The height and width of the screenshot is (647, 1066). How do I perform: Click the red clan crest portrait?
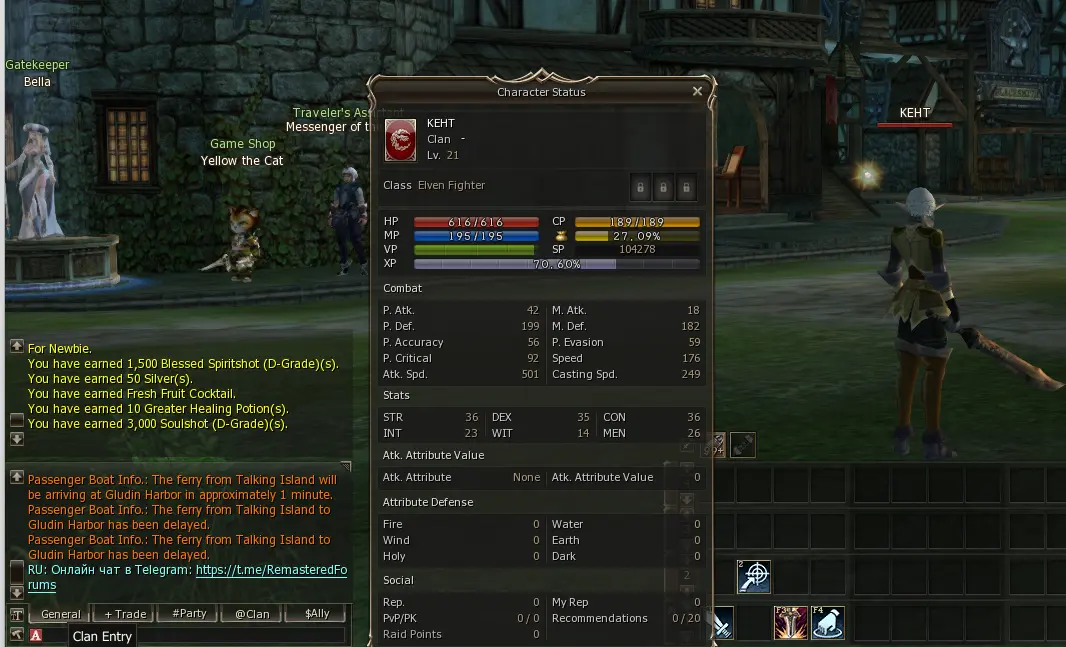pos(401,140)
